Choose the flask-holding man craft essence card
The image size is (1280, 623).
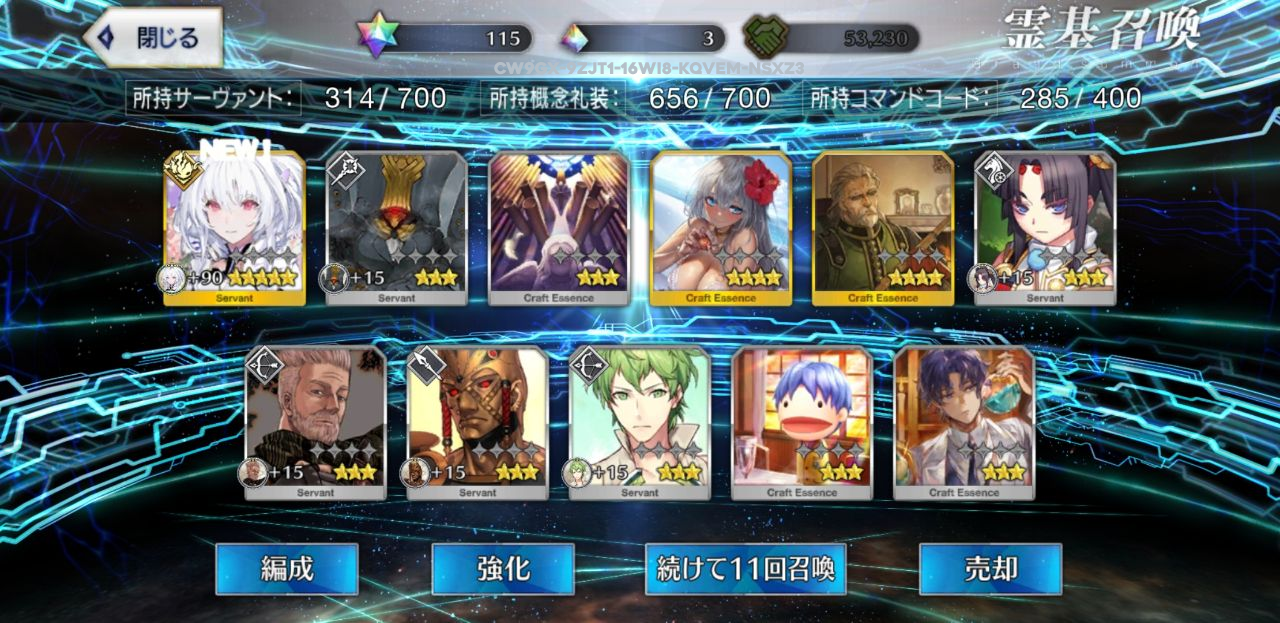(963, 422)
